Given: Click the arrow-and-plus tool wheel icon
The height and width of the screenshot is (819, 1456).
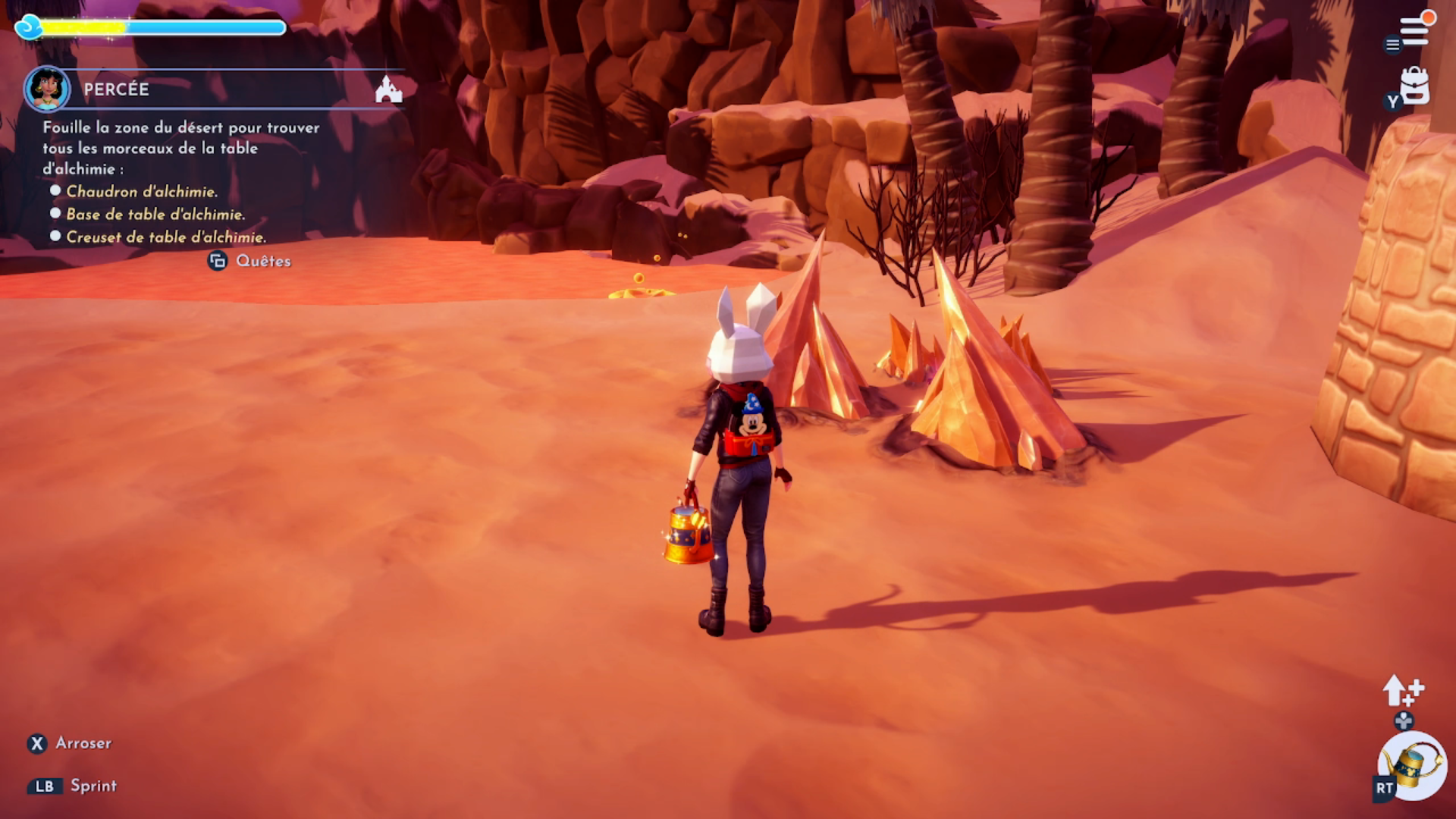Looking at the screenshot, I should point(1403,691).
